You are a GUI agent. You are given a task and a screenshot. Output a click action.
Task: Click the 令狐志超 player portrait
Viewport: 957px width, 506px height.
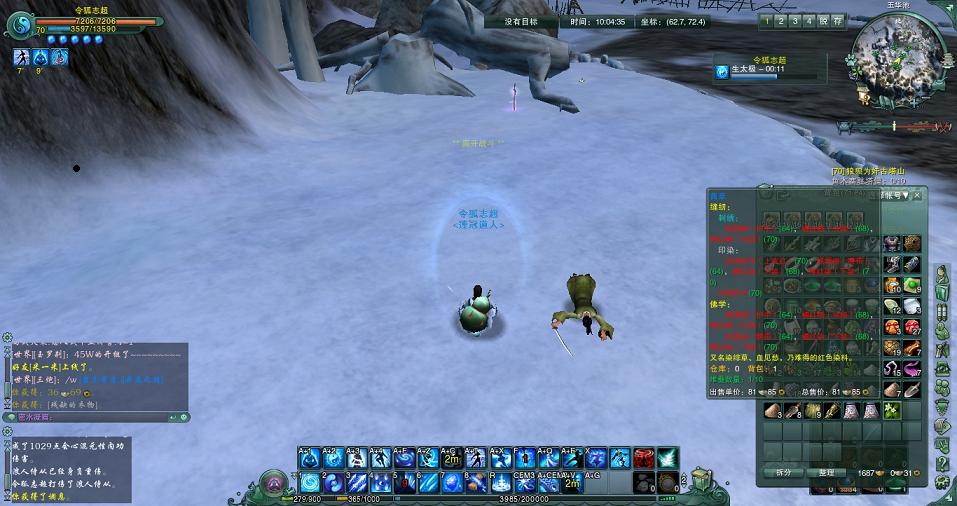click(x=20, y=25)
